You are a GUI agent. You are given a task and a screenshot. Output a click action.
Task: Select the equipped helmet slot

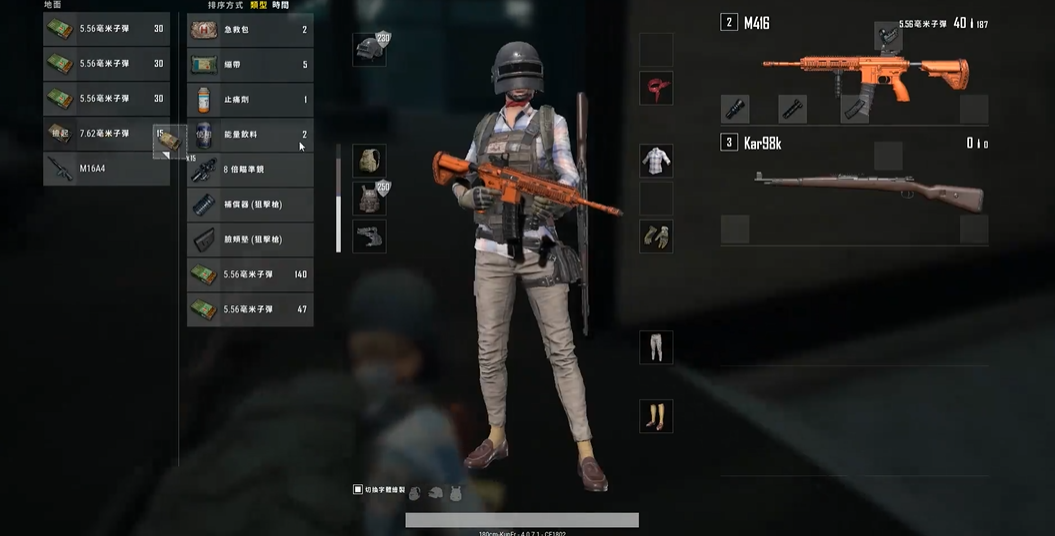[369, 49]
